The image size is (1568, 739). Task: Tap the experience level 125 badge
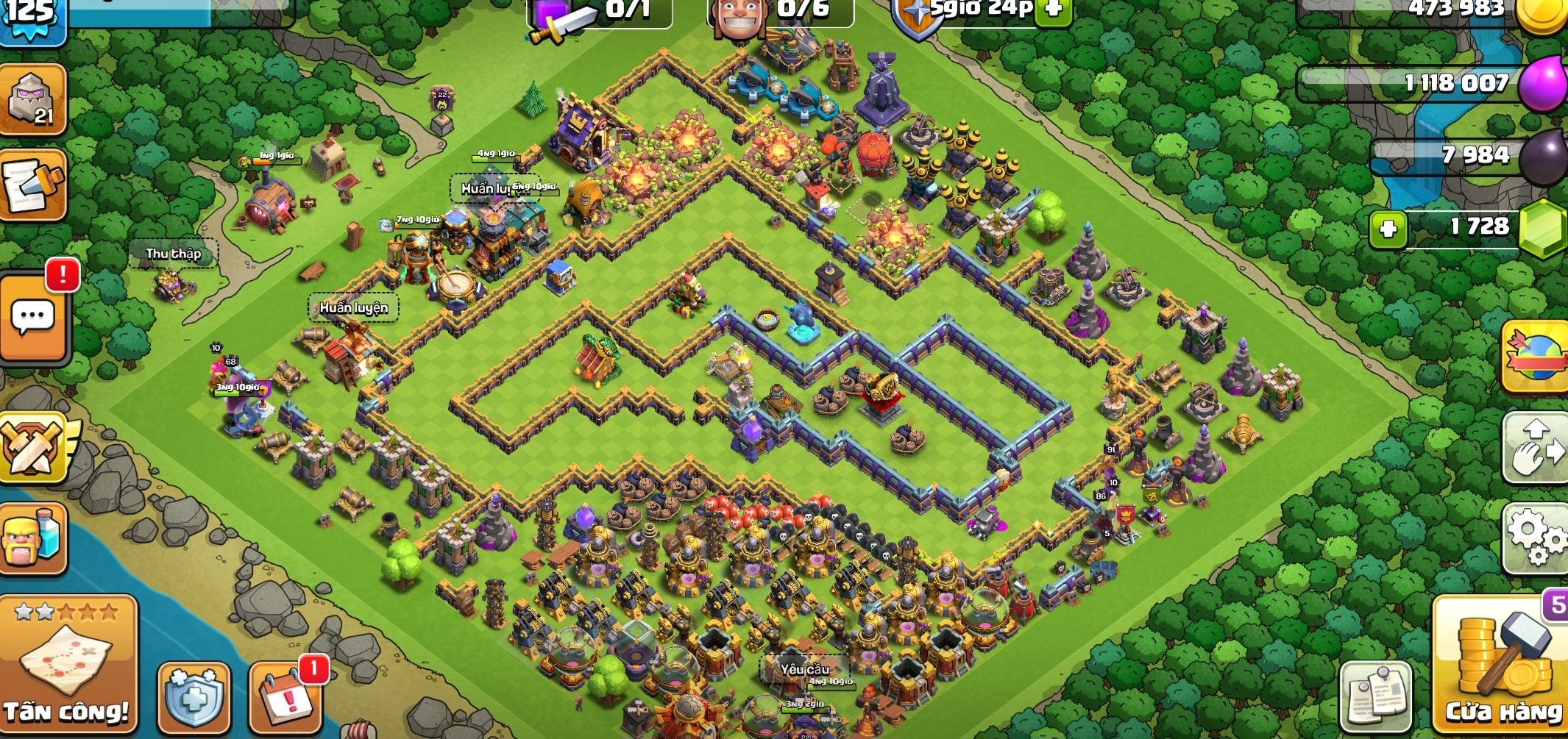click(31, 16)
